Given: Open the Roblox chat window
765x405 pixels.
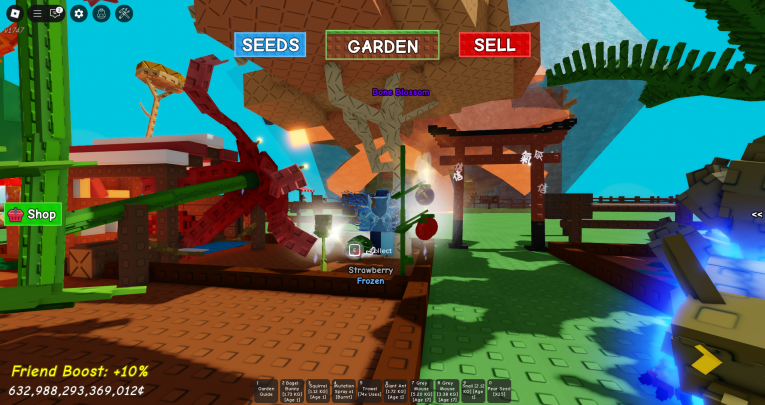Looking at the screenshot, I should tap(56, 13).
